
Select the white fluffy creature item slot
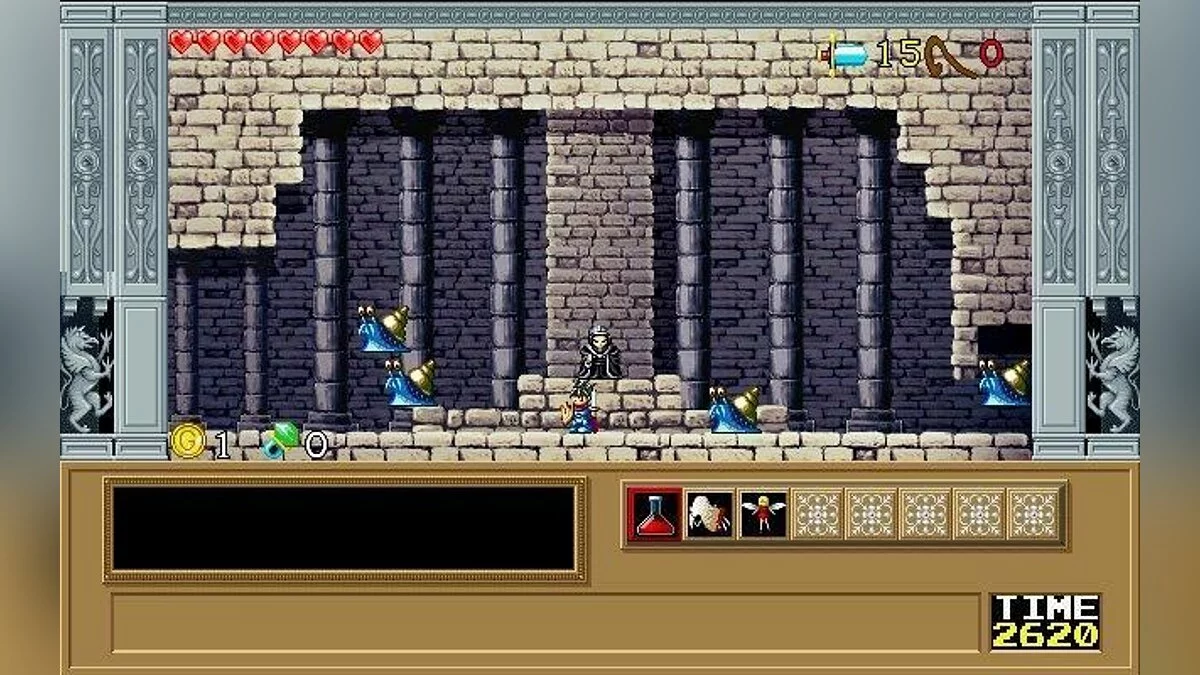coord(709,515)
